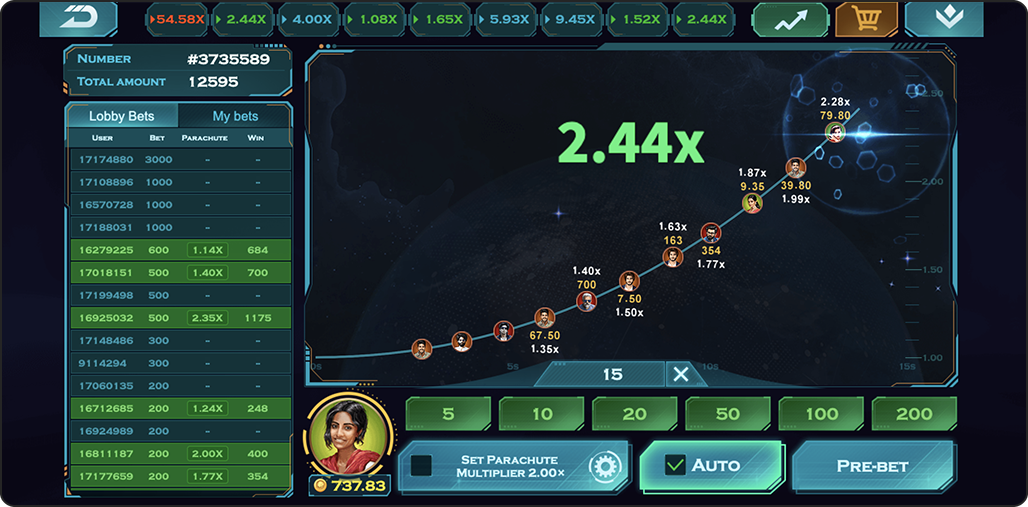Viewport: 1028px width, 507px height.
Task: Choose the 50 bet amount chip
Action: (x=727, y=413)
